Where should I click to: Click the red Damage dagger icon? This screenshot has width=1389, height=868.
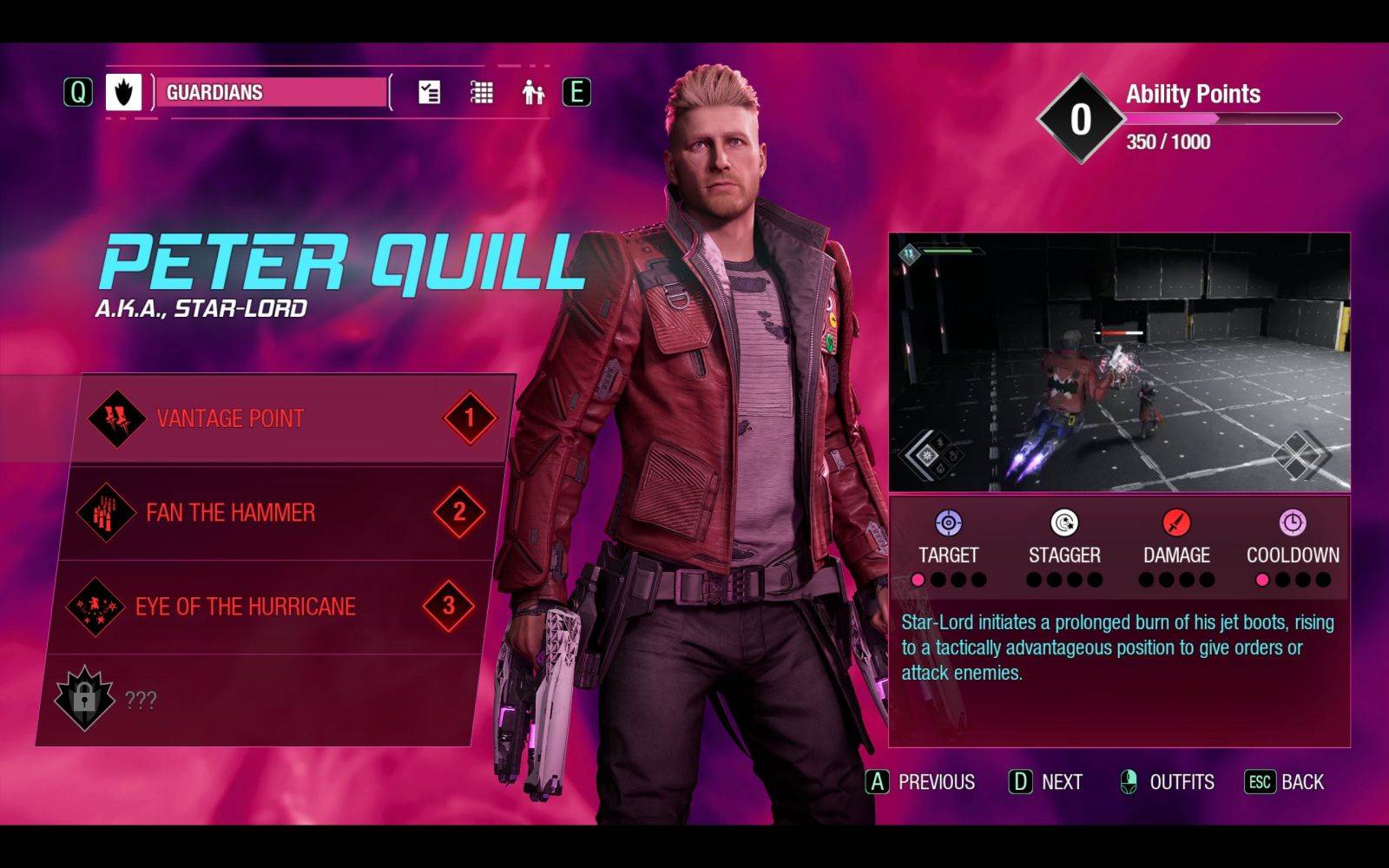(x=1175, y=523)
